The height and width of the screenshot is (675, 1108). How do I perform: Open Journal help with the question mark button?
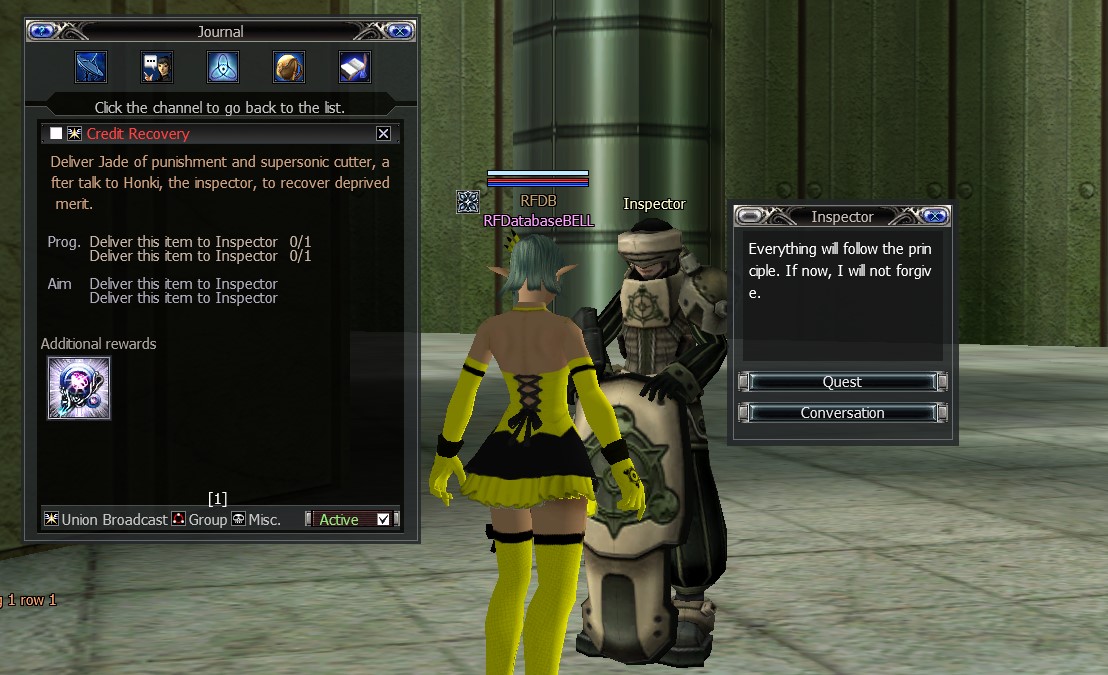click(x=42, y=31)
